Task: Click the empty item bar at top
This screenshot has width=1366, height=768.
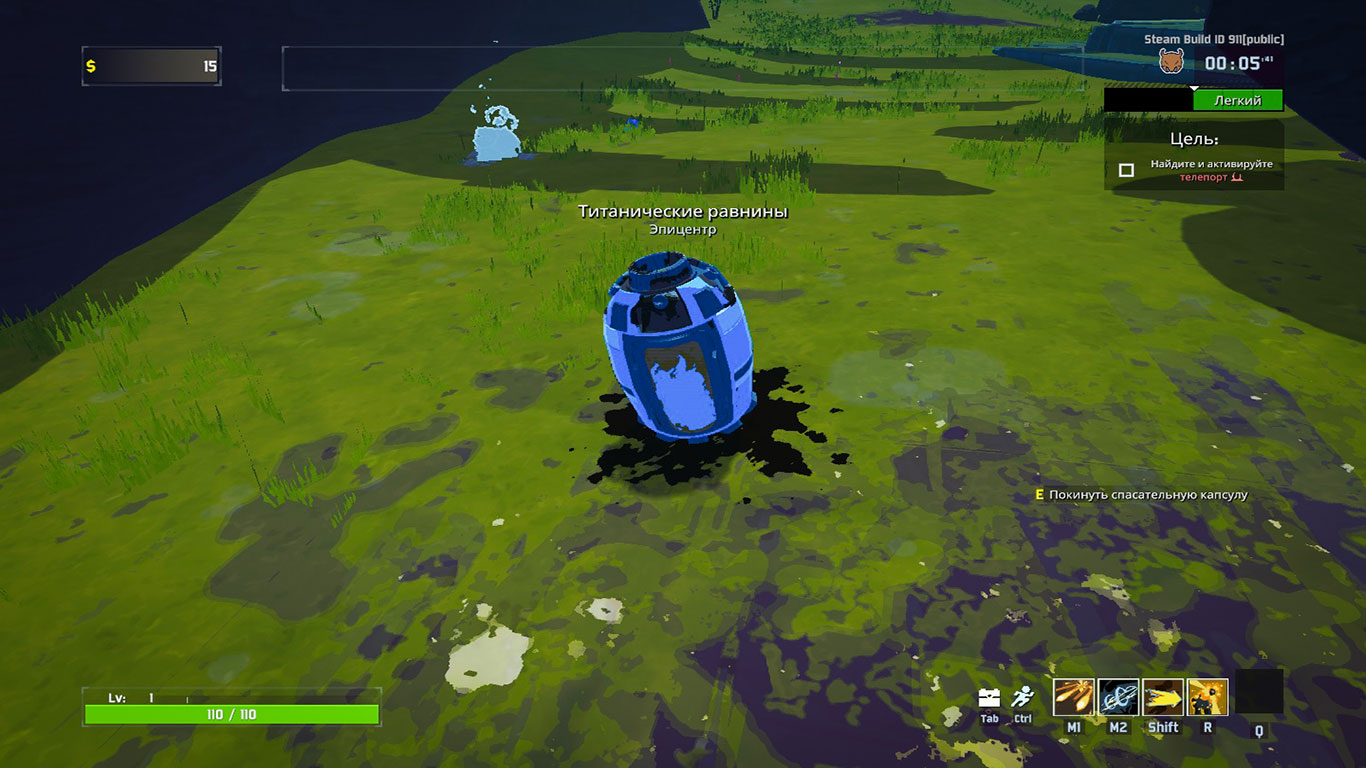Action: (682, 68)
